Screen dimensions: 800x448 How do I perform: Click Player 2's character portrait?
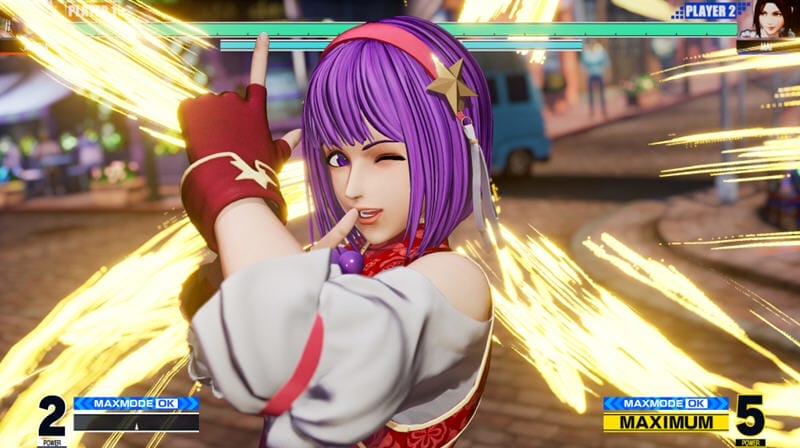click(x=769, y=22)
